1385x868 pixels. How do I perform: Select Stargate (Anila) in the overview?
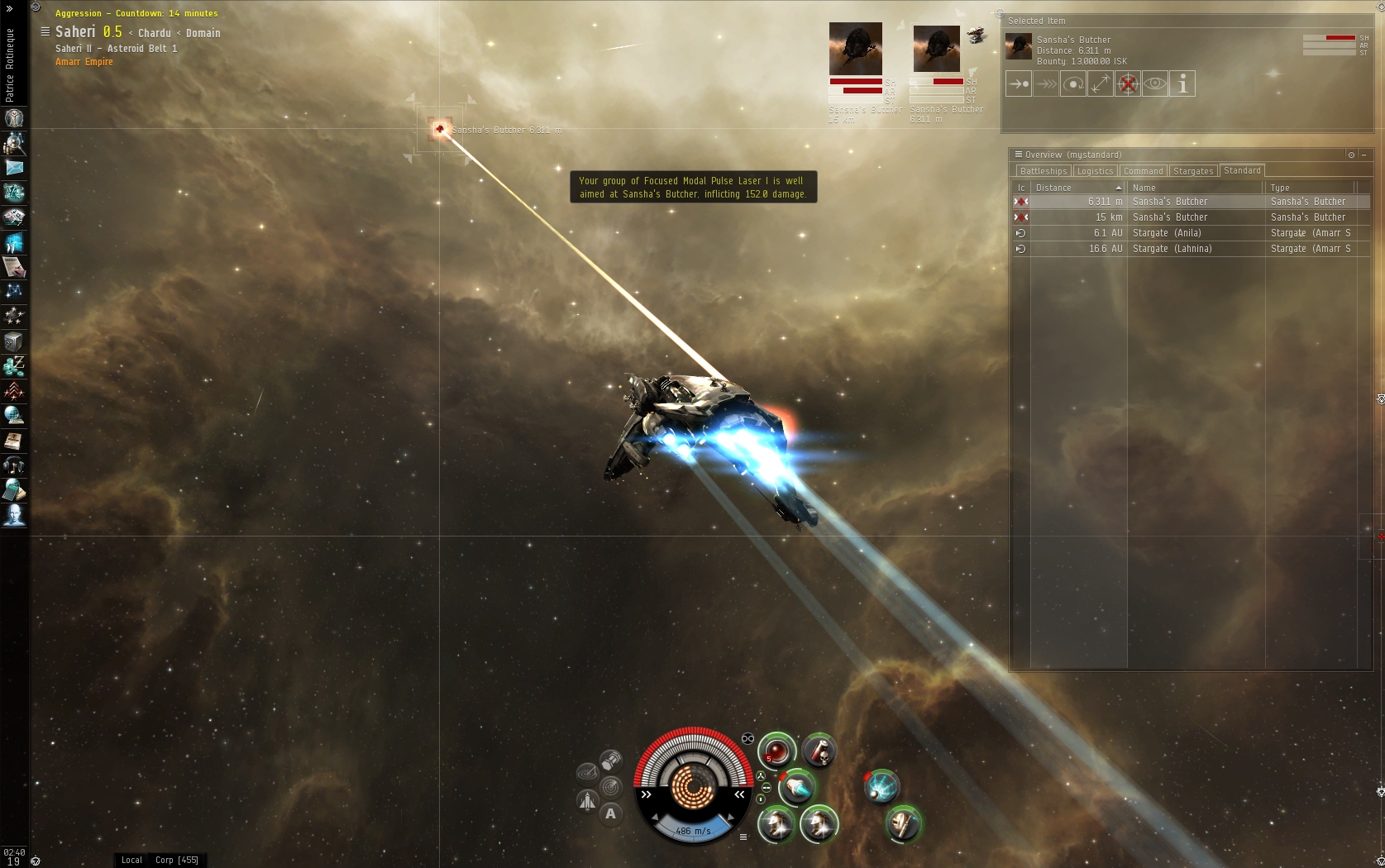click(x=1166, y=233)
